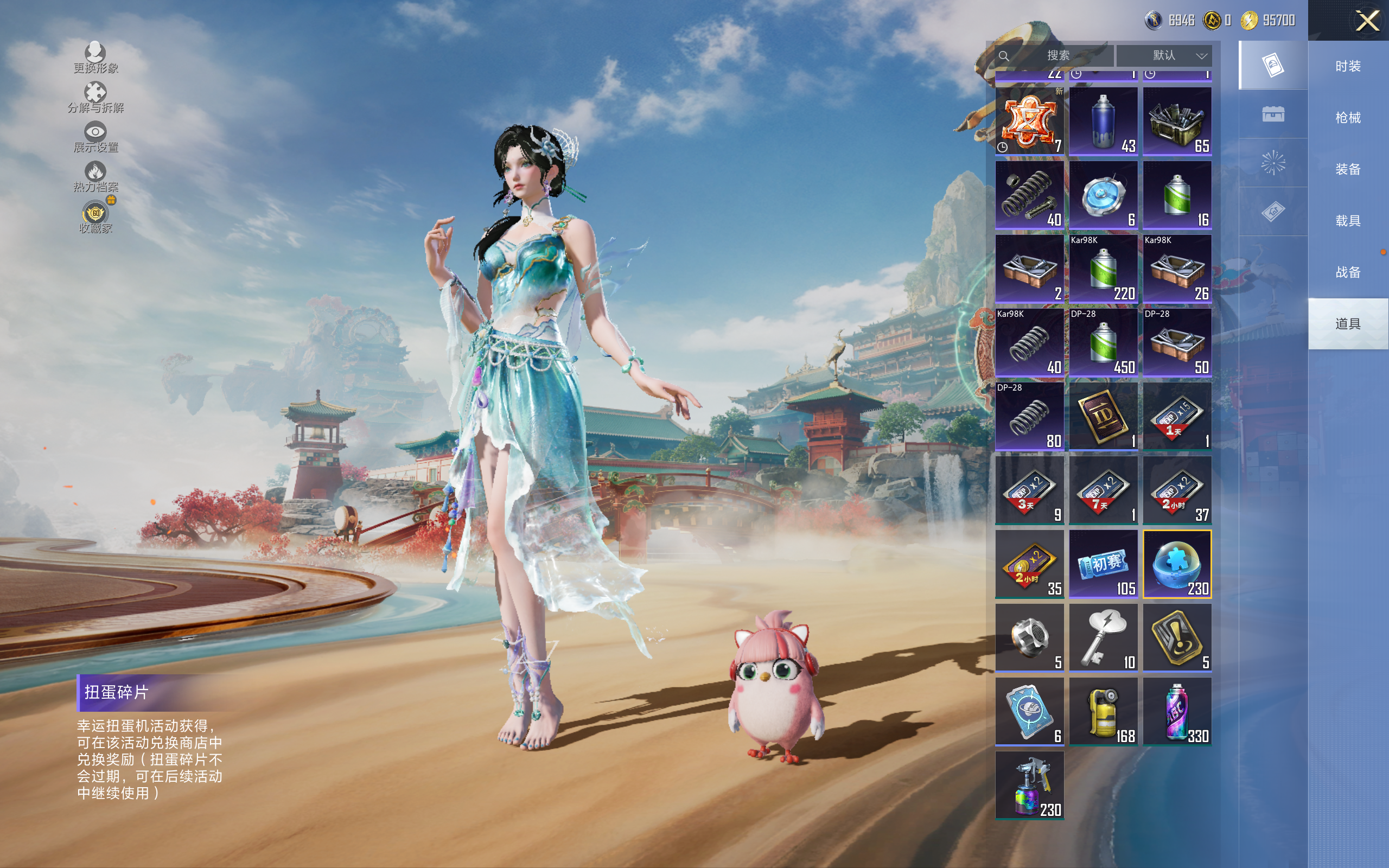Screen dimensions: 1389x868
Task: Select the paint spray gun item
Action: tap(1029, 786)
